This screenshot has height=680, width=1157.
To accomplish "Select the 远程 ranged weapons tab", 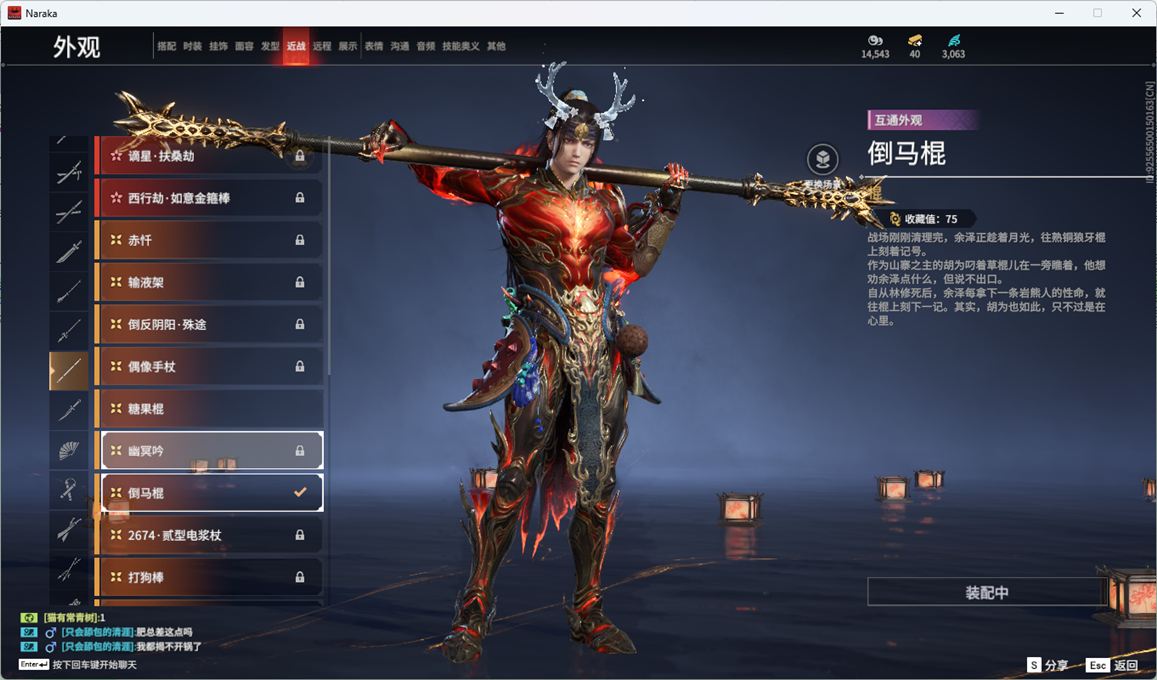I will 322,46.
